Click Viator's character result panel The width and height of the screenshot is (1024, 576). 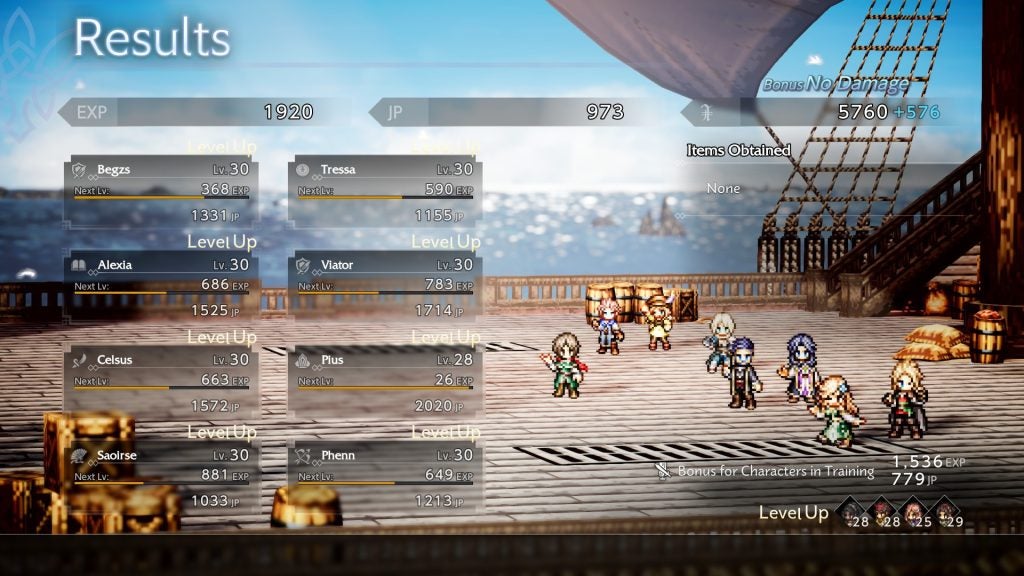pyautogui.click(x=385, y=285)
